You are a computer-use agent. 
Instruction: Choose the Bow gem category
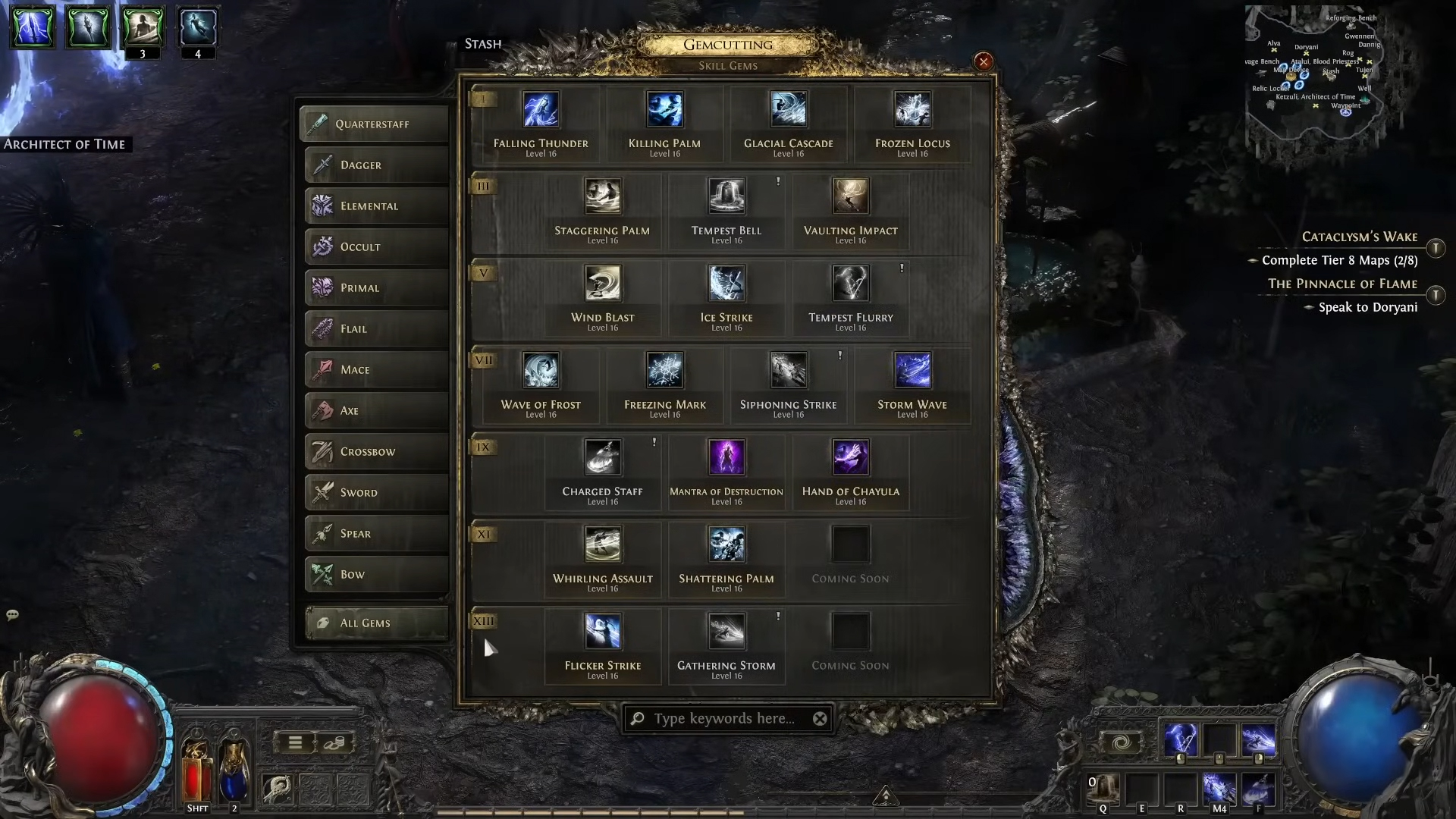(376, 575)
